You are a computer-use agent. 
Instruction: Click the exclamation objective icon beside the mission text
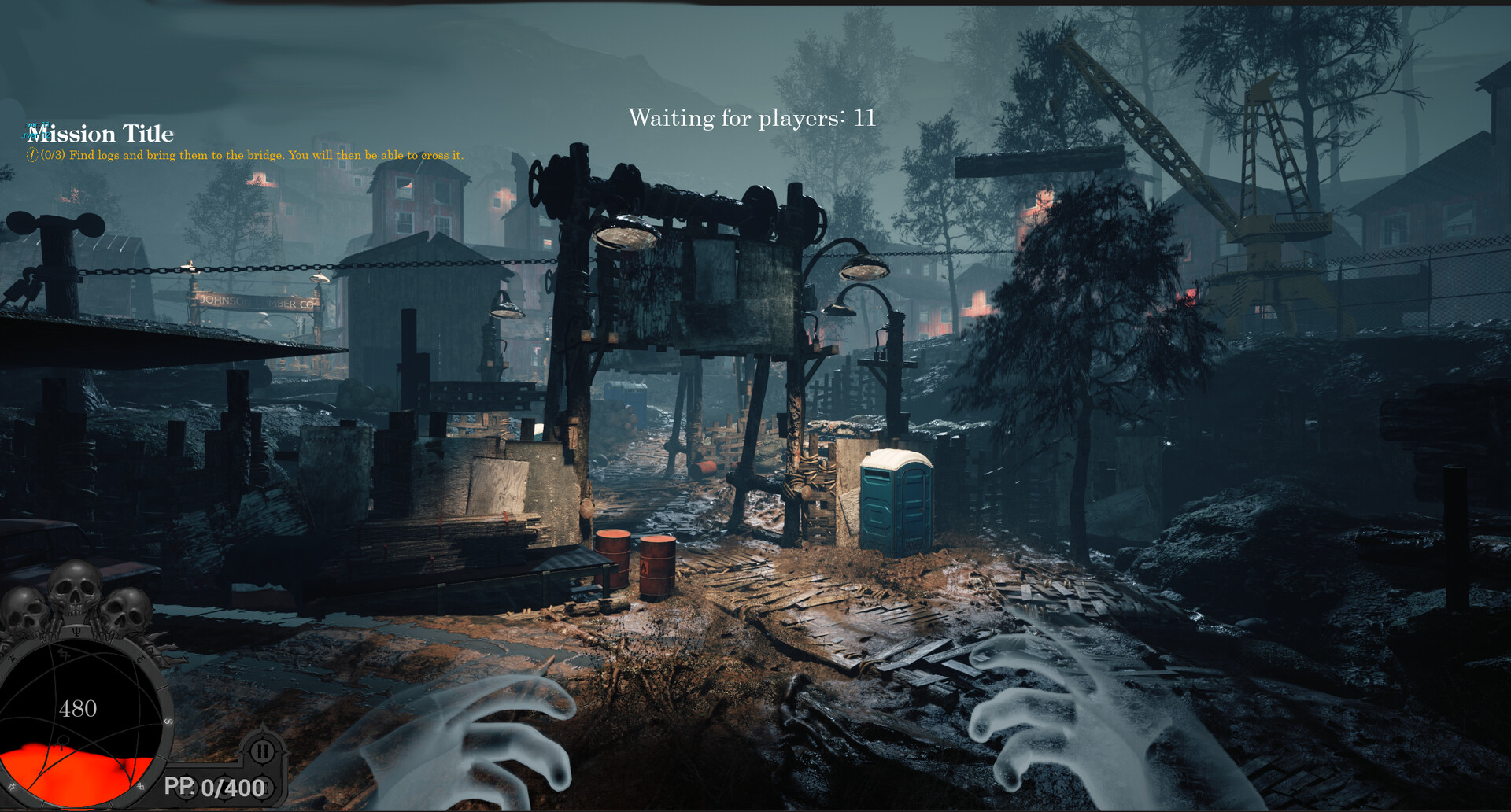[x=33, y=155]
